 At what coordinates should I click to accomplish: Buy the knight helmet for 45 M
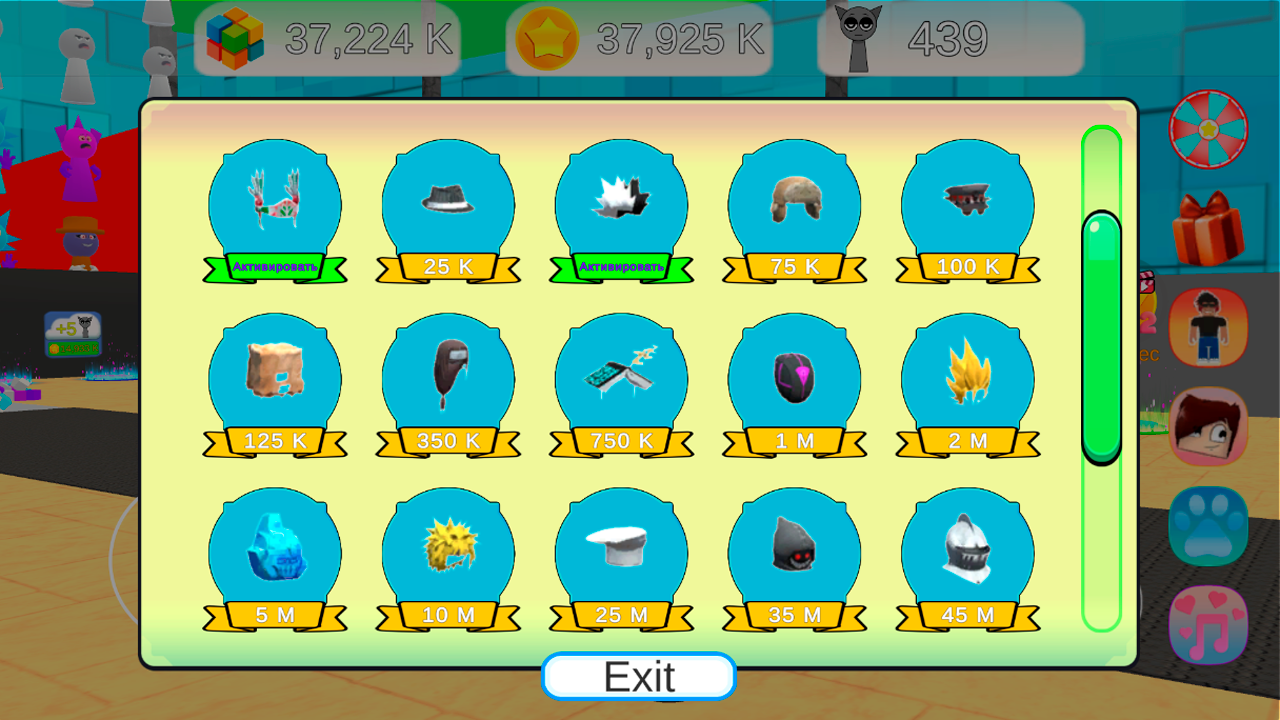tap(967, 614)
